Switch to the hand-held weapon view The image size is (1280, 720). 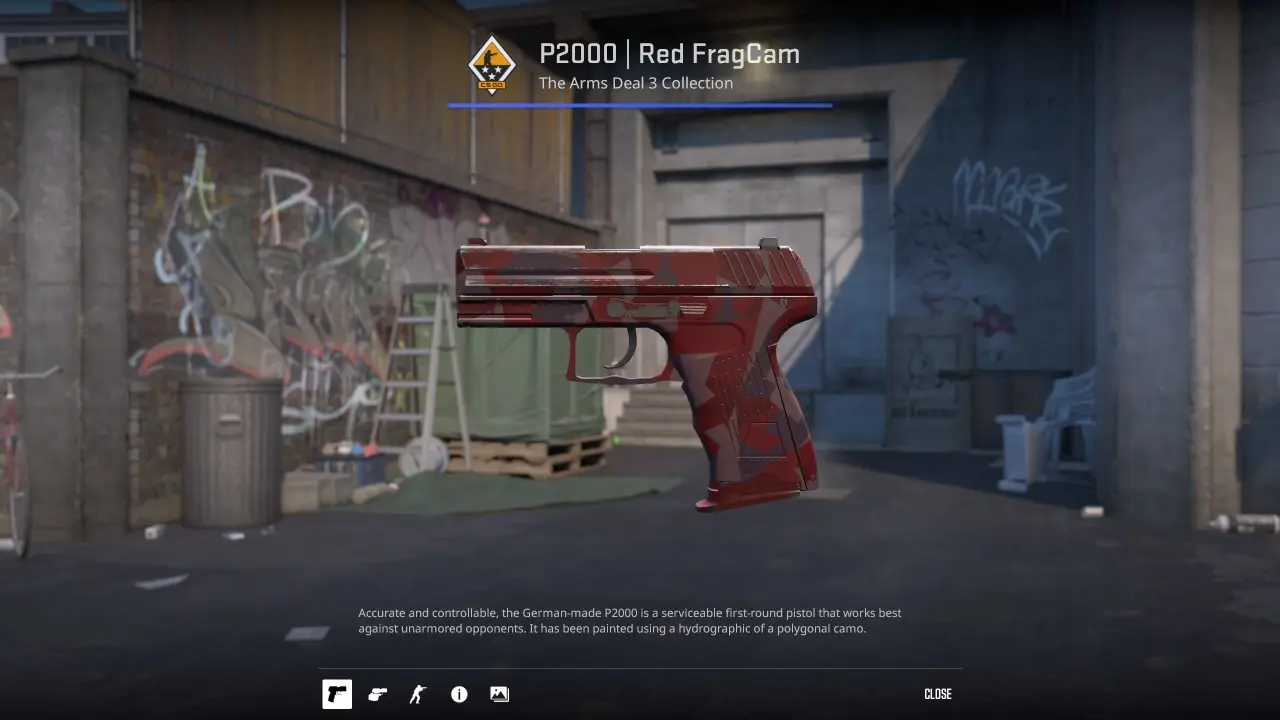[x=377, y=694]
